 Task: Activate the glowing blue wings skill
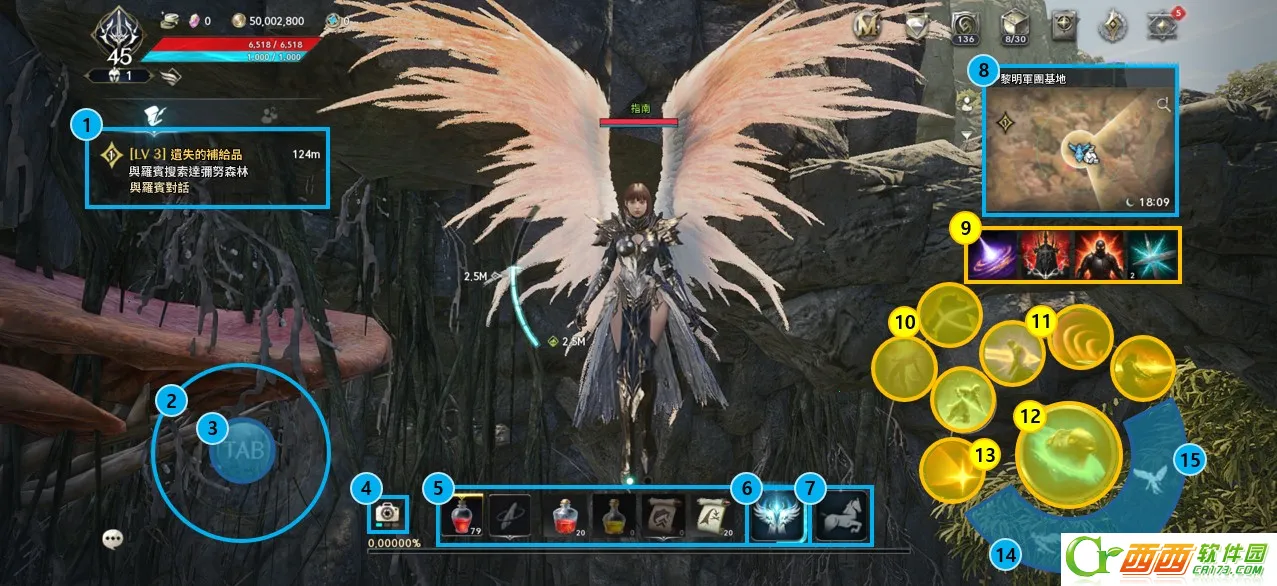pos(778,515)
